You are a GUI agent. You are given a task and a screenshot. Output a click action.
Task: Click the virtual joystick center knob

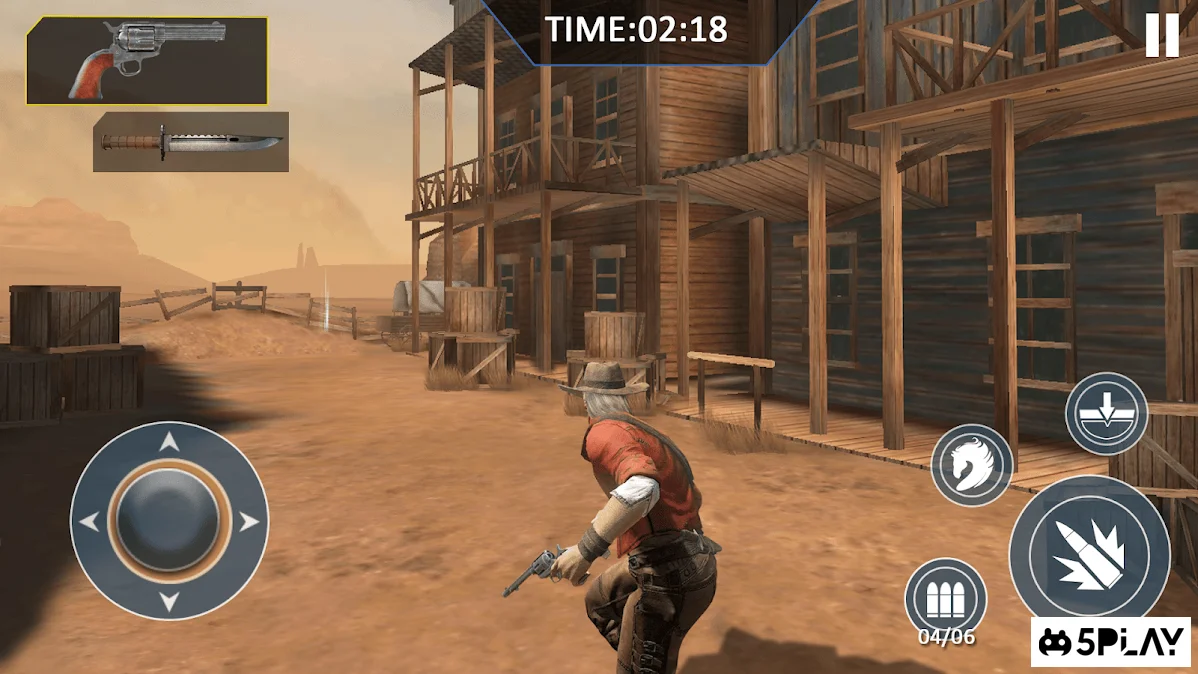169,520
